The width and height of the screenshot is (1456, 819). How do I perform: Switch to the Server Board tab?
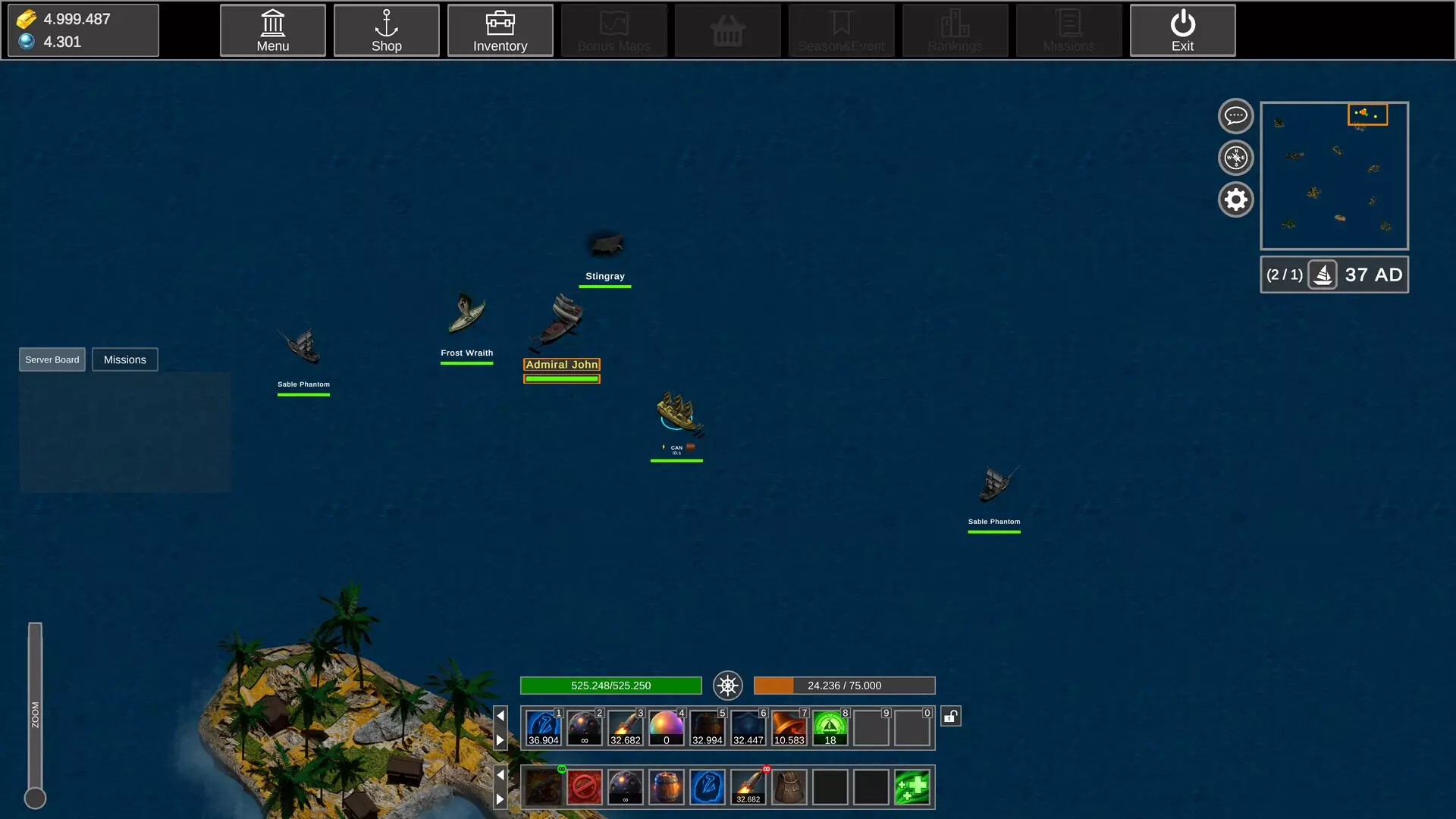(x=52, y=359)
